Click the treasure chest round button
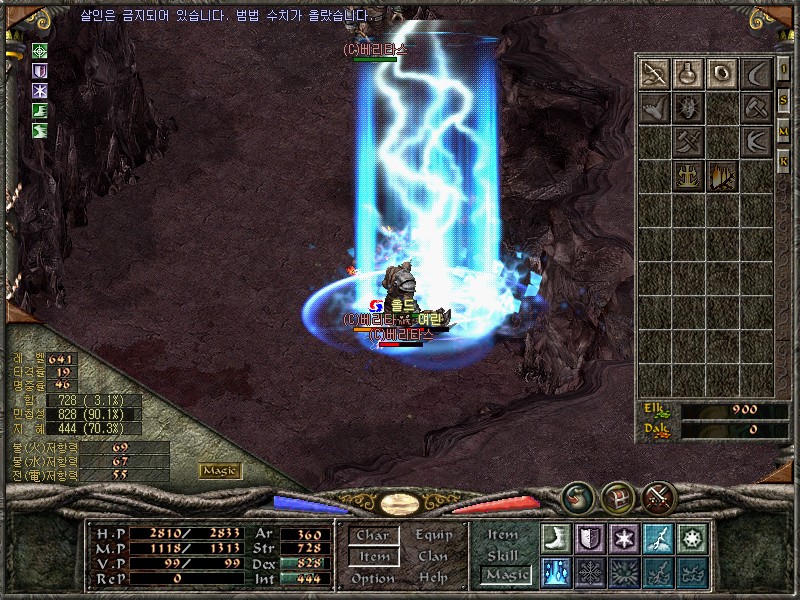800x600 pixels. coord(617,496)
